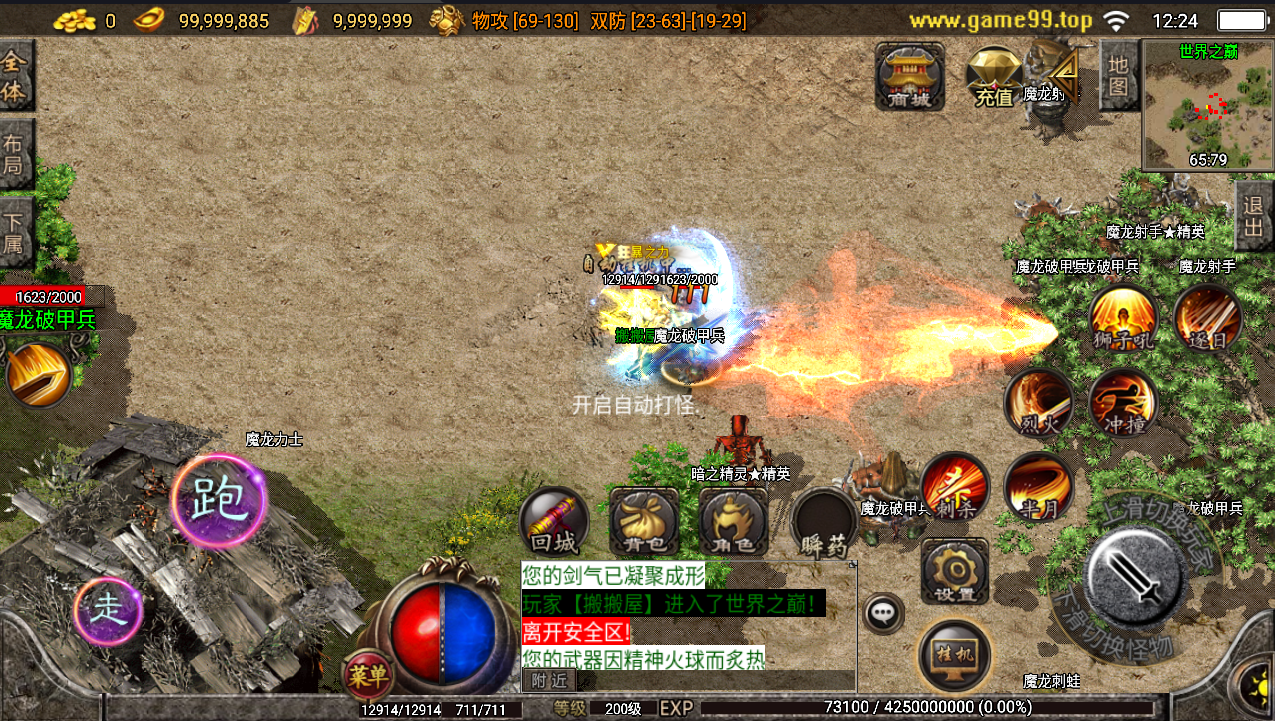Viewport: 1275px width, 721px height.
Task: Click the 世界之巅 minimap
Action: tap(1208, 106)
